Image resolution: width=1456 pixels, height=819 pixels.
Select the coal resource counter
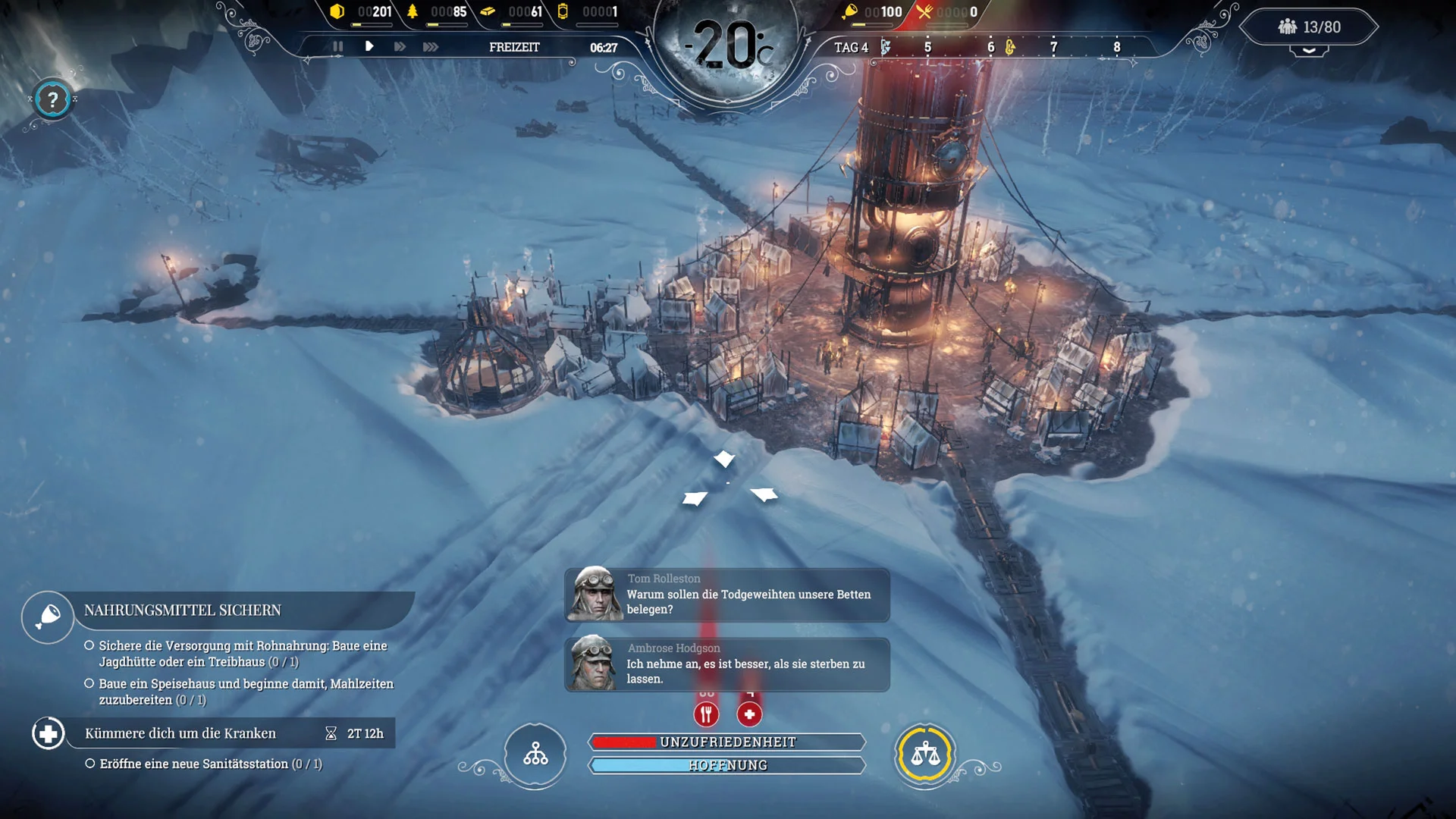(362, 12)
